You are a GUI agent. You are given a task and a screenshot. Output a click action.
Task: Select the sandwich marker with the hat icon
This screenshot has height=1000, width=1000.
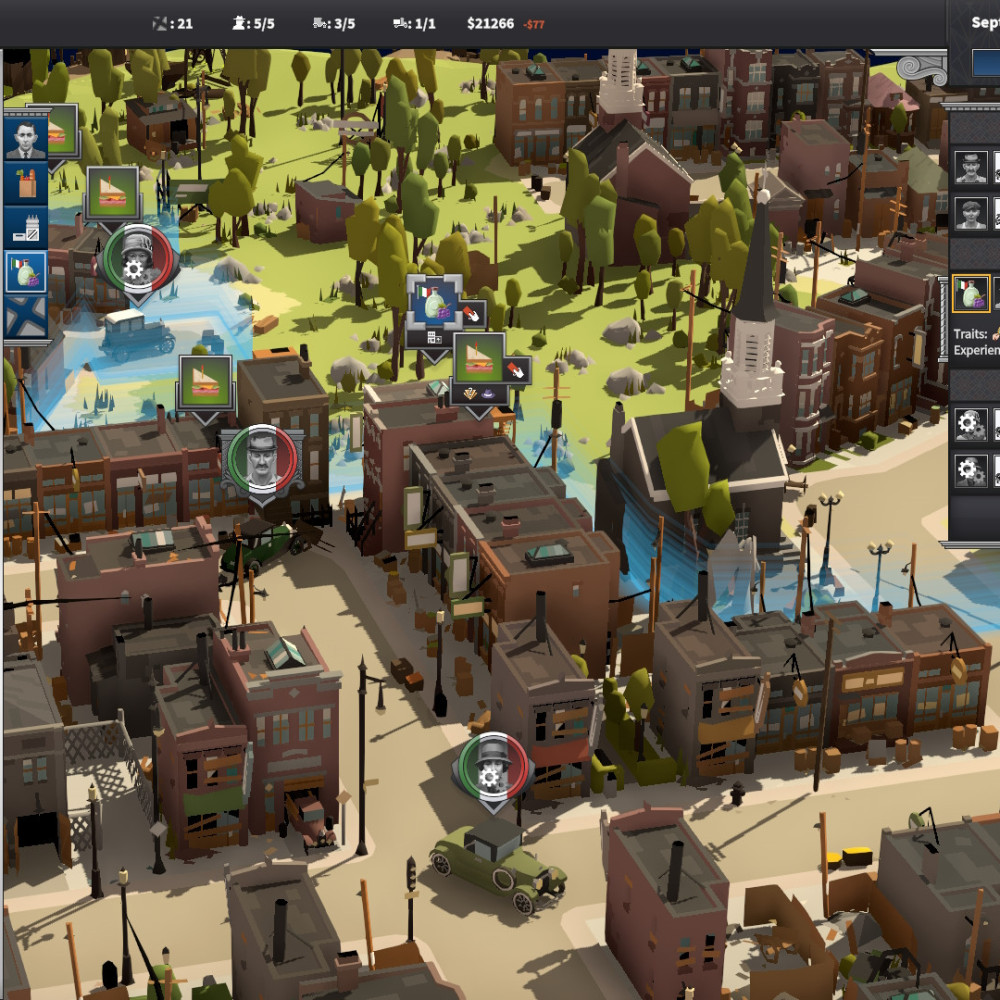point(480,360)
